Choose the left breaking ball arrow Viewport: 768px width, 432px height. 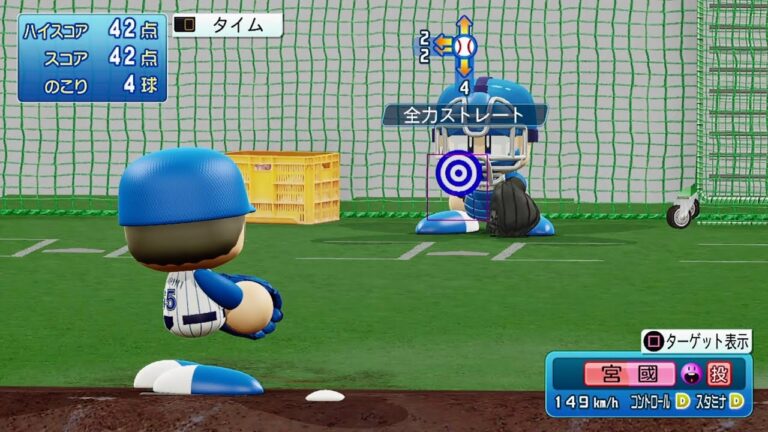click(442, 45)
